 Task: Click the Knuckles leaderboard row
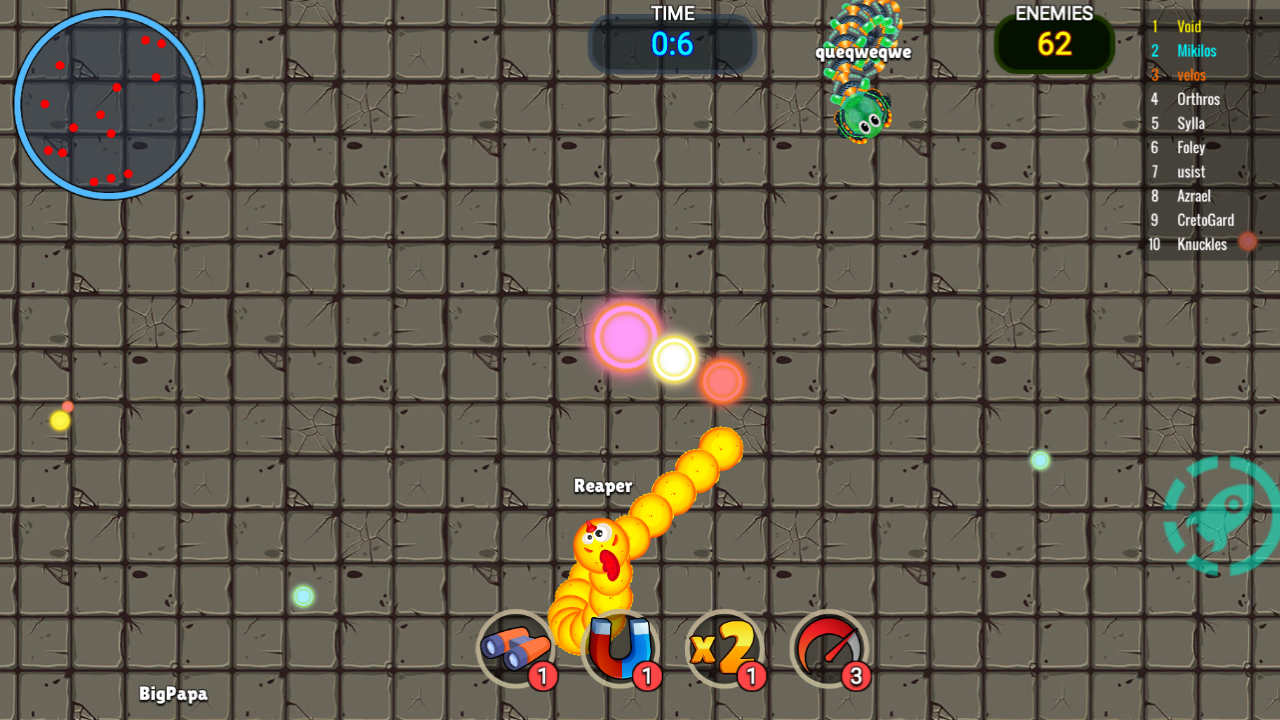point(1203,244)
